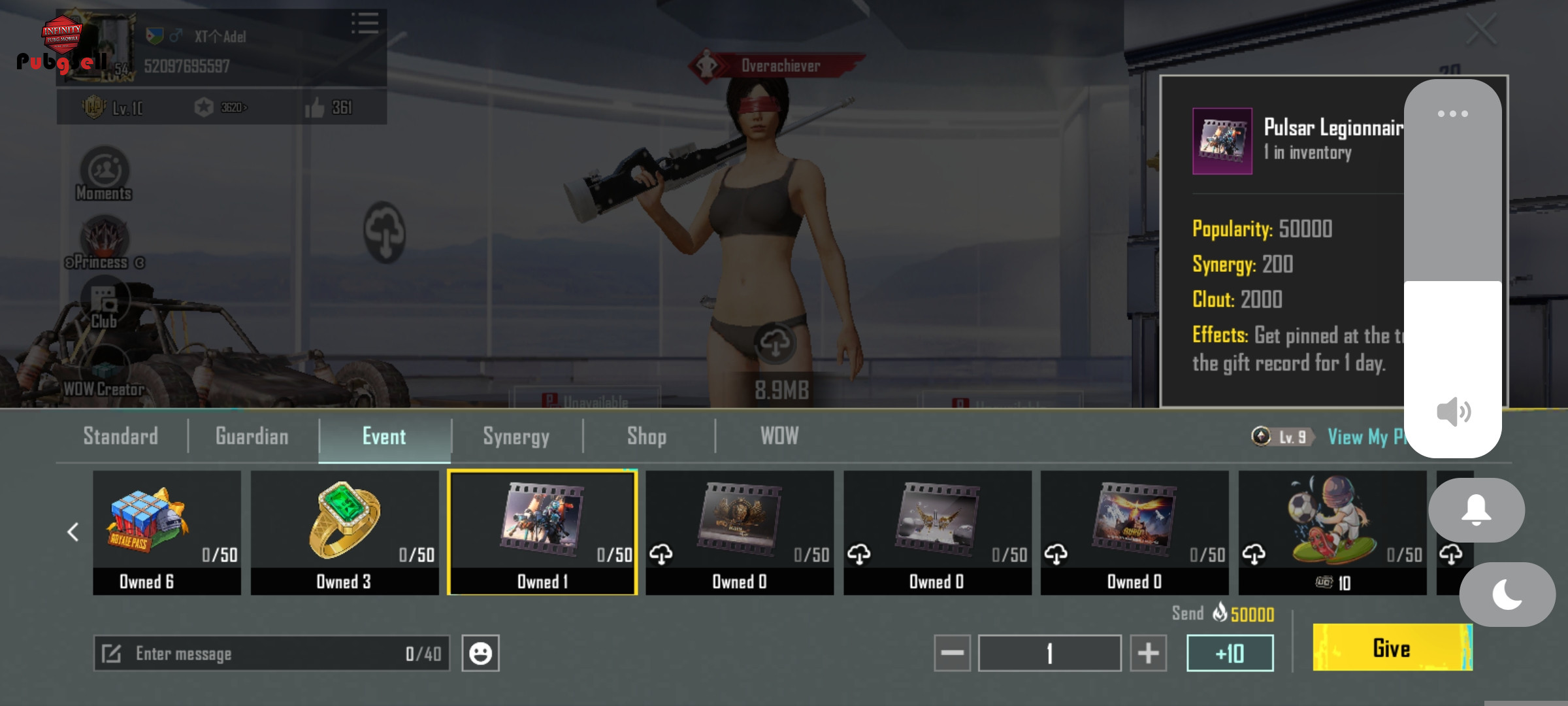Tap the moon do-not-disturb button
Viewport: 1568px width, 706px height.
(x=1507, y=594)
